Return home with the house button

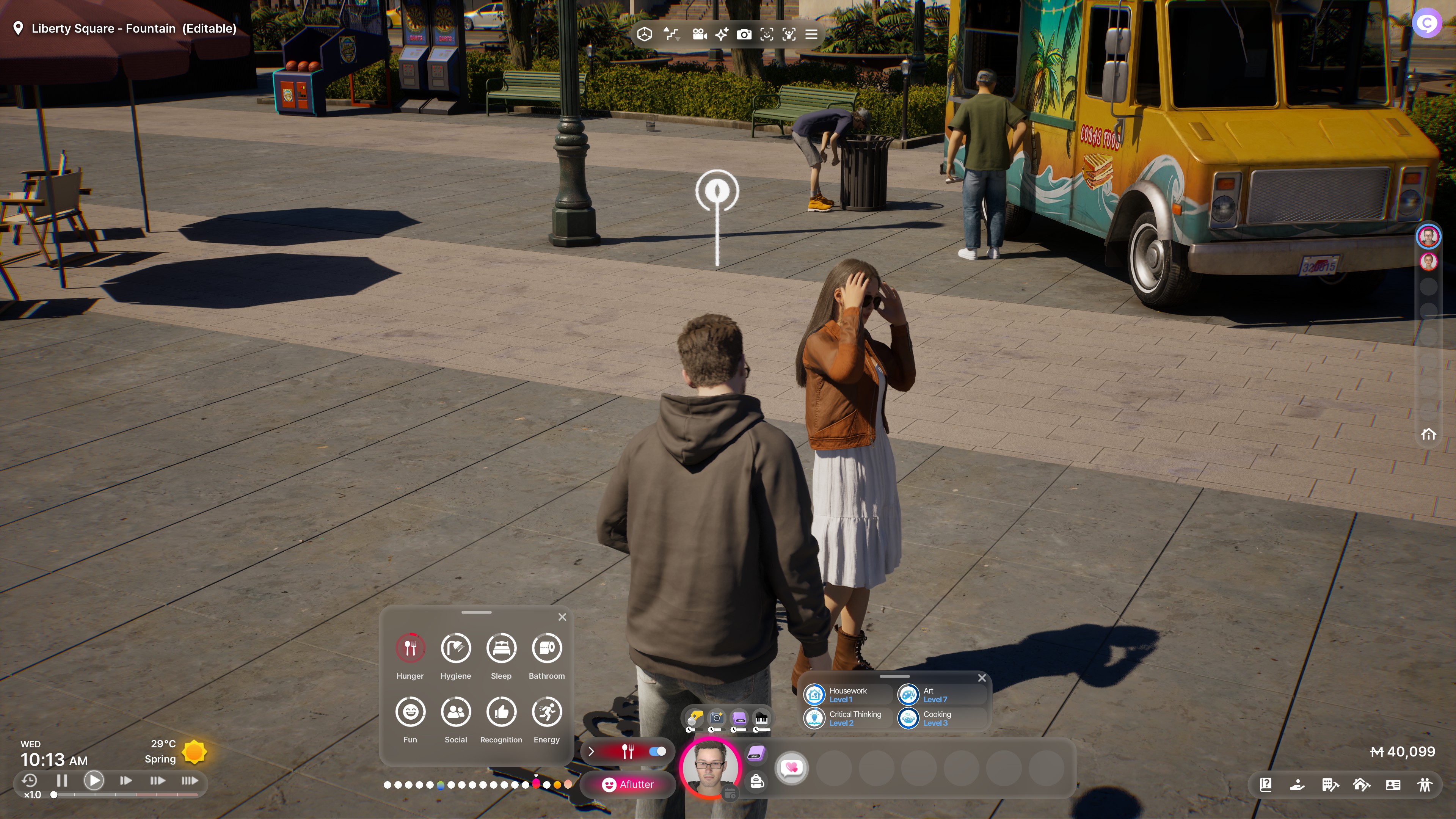tap(1428, 434)
